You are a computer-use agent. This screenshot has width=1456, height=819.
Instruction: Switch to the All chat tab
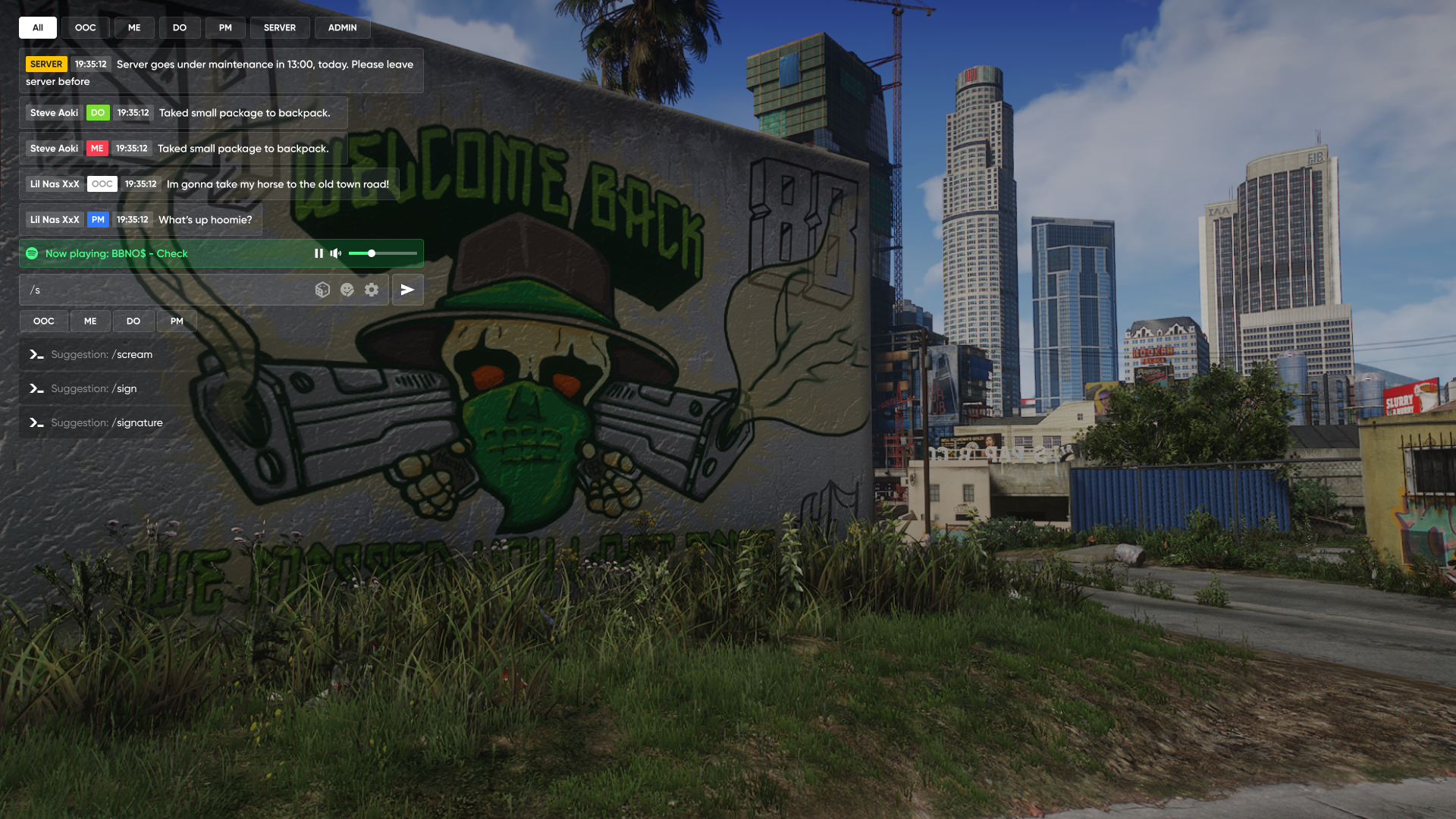[38, 28]
